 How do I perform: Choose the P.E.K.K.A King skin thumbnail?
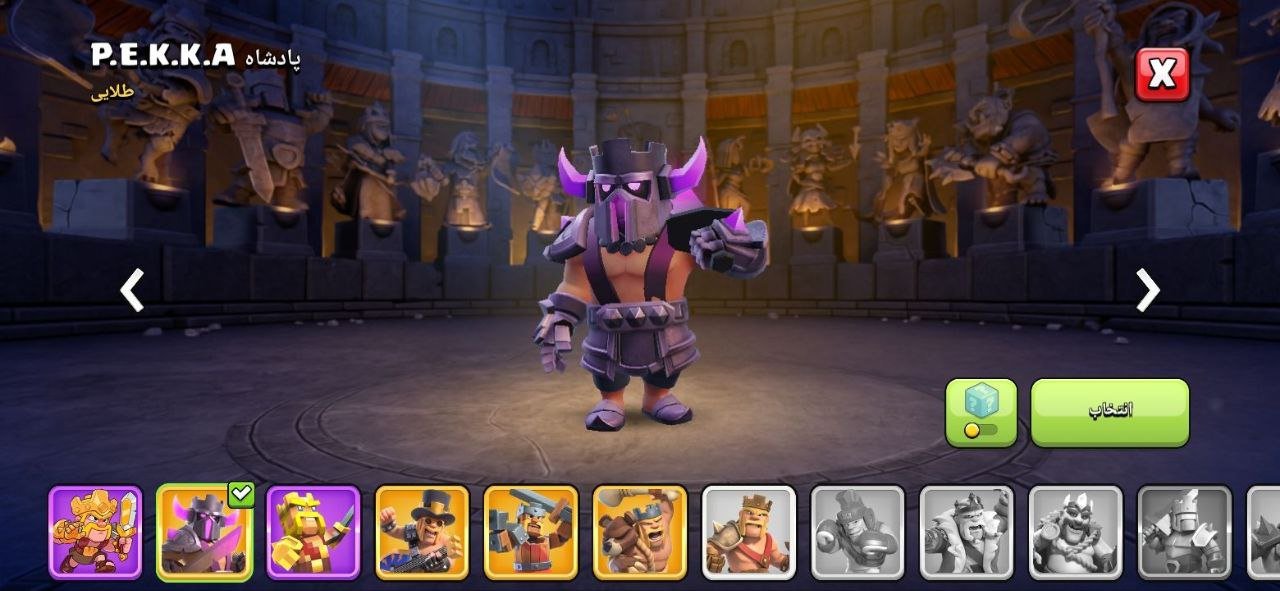(204, 532)
